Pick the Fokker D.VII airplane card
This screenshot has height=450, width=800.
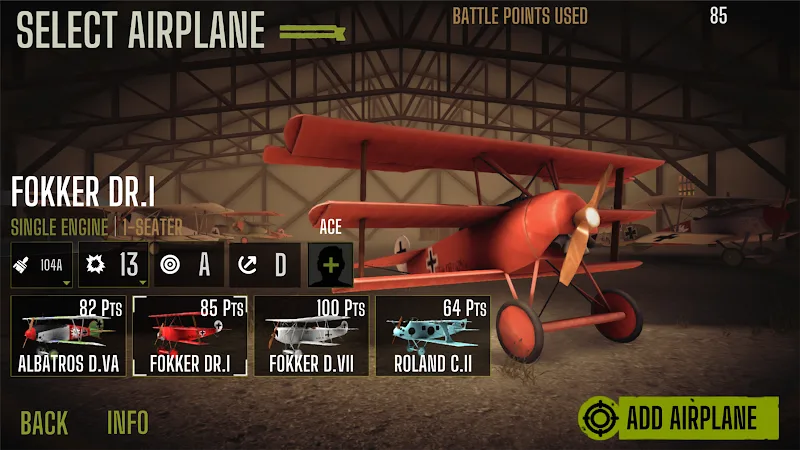[311, 336]
